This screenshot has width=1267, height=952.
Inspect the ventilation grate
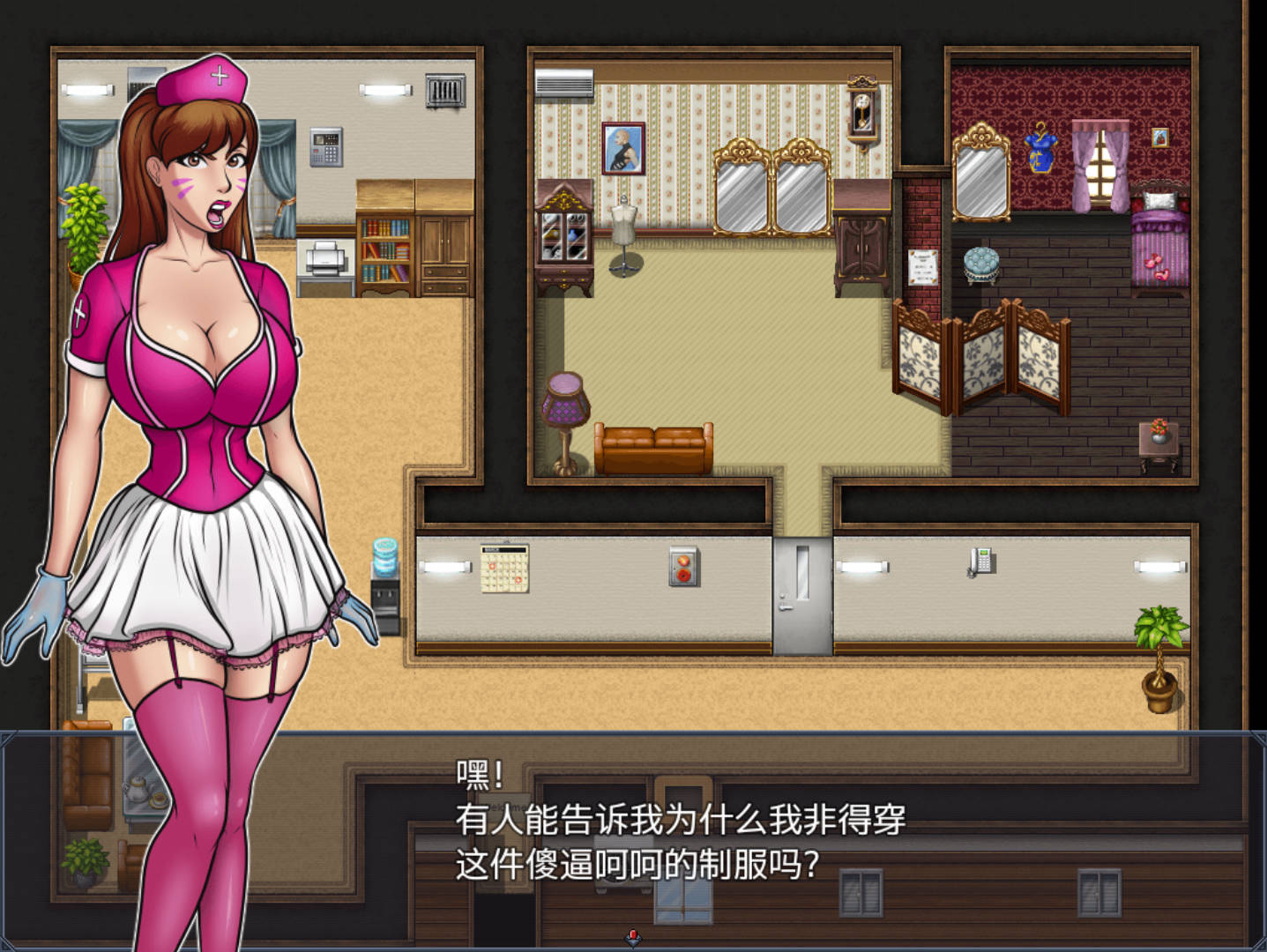(445, 88)
